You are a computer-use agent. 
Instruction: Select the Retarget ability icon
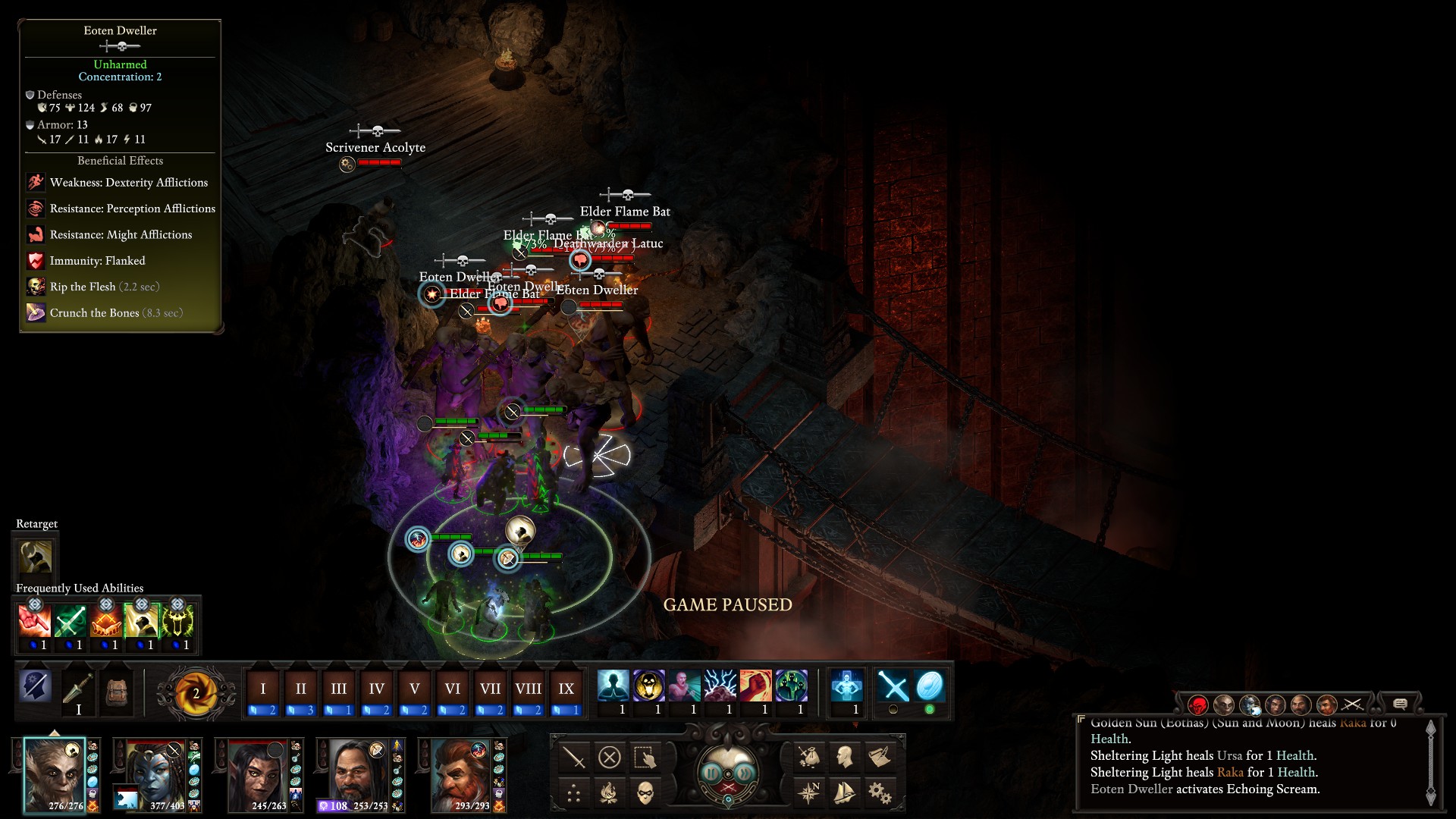pos(36,557)
